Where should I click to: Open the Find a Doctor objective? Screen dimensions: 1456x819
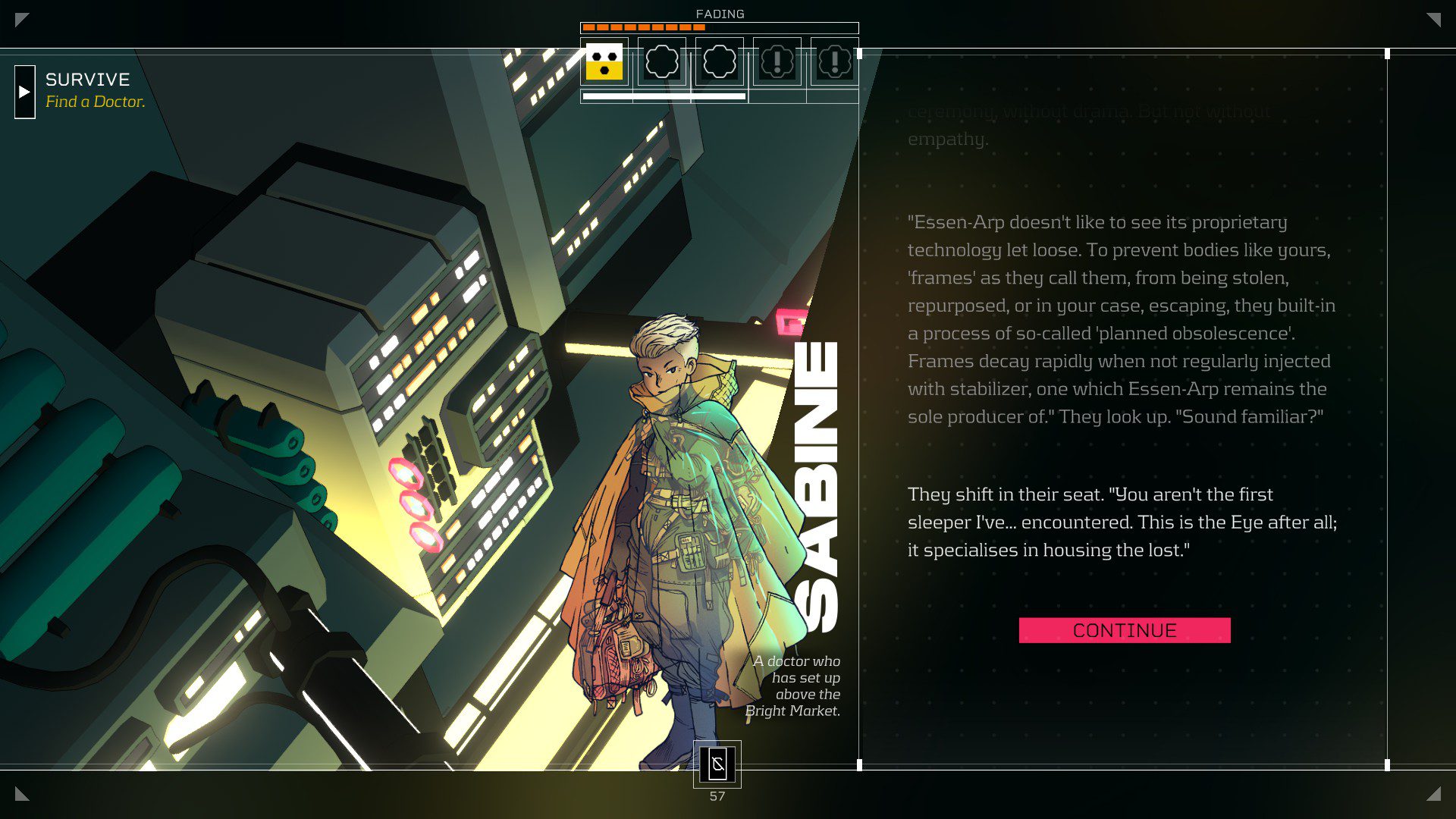click(x=95, y=102)
